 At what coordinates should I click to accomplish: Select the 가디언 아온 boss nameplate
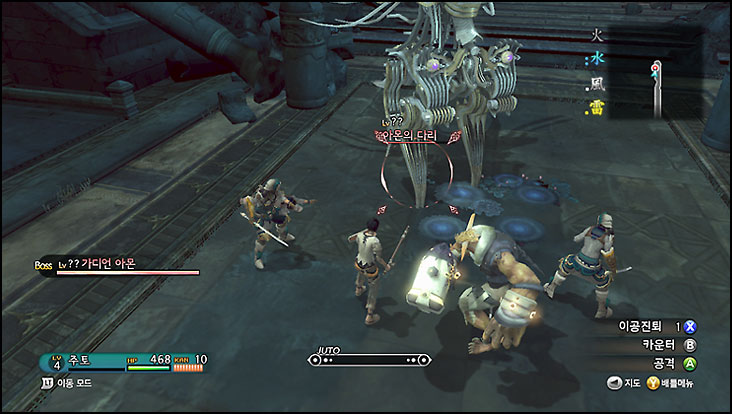tap(100, 264)
